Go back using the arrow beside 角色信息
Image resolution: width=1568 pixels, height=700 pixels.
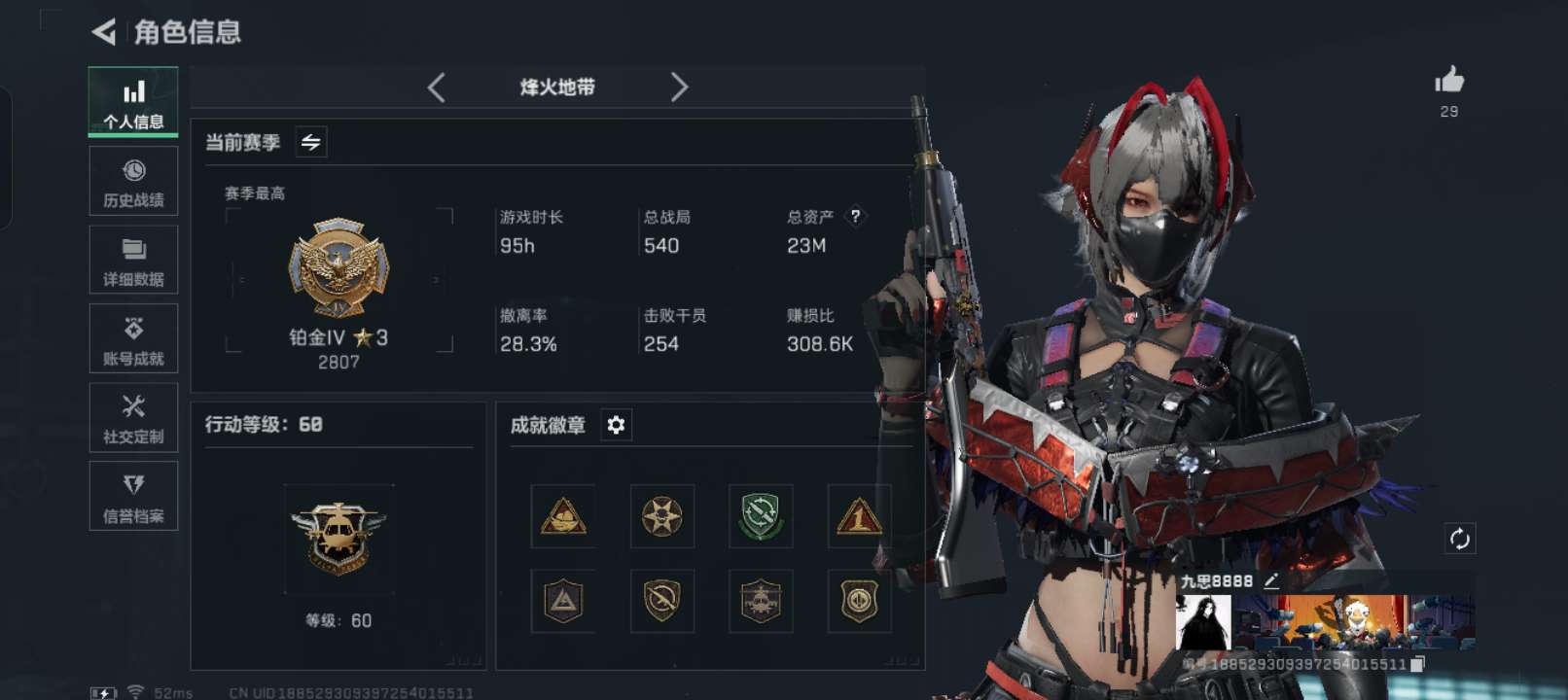tap(104, 32)
